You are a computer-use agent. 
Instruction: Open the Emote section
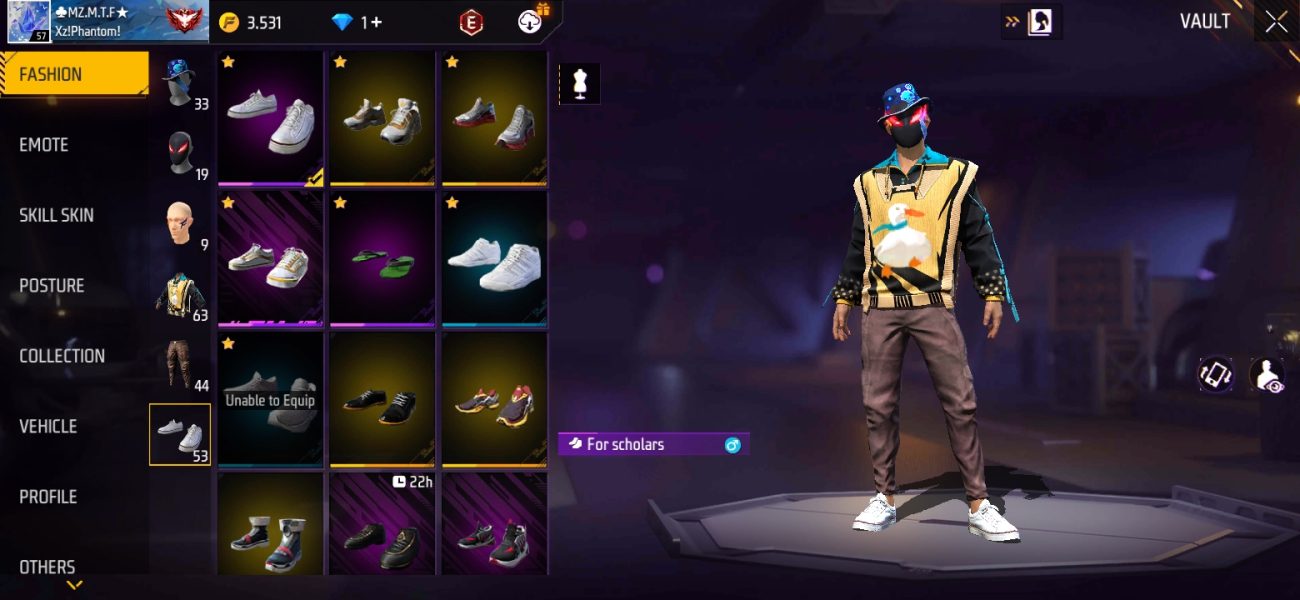[44, 145]
